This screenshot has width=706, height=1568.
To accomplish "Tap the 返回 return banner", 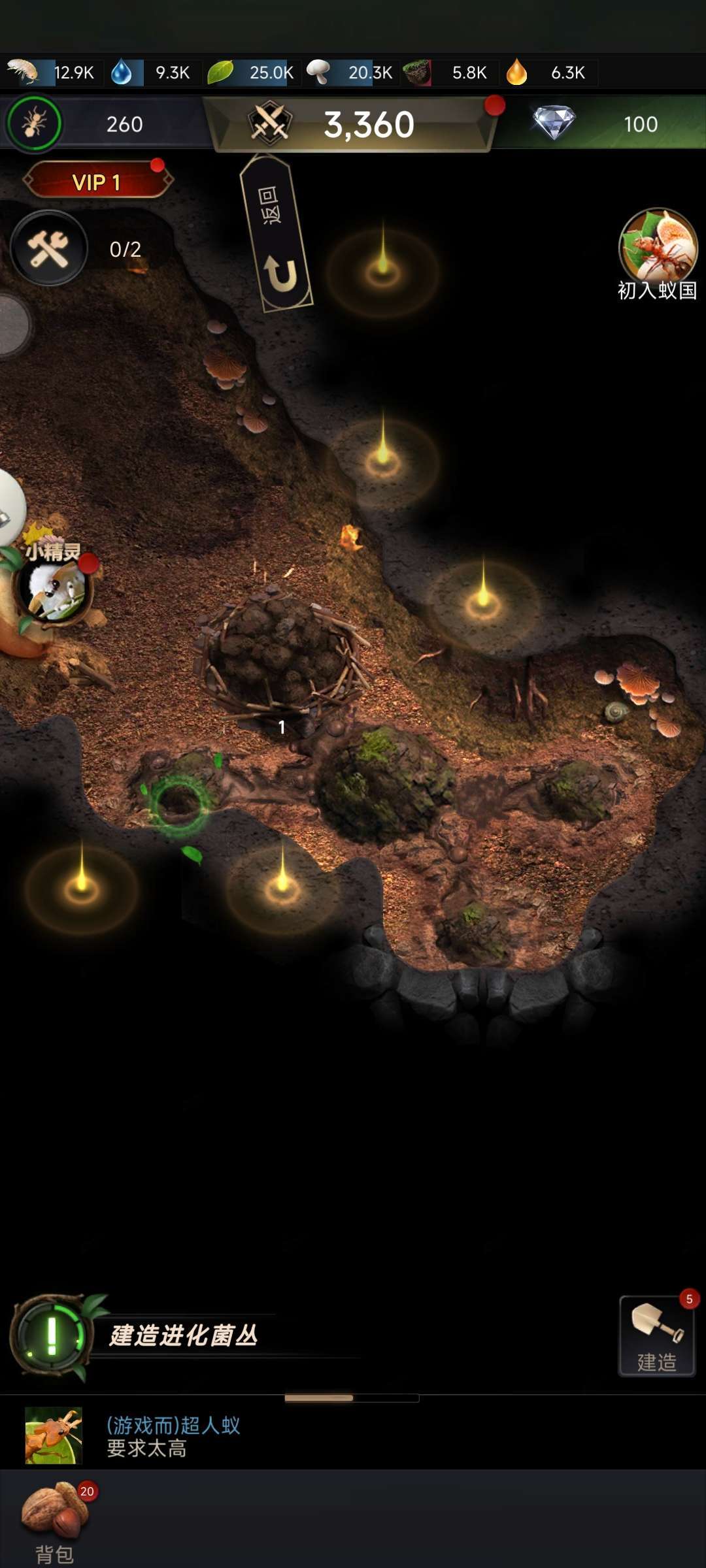I will 276,234.
